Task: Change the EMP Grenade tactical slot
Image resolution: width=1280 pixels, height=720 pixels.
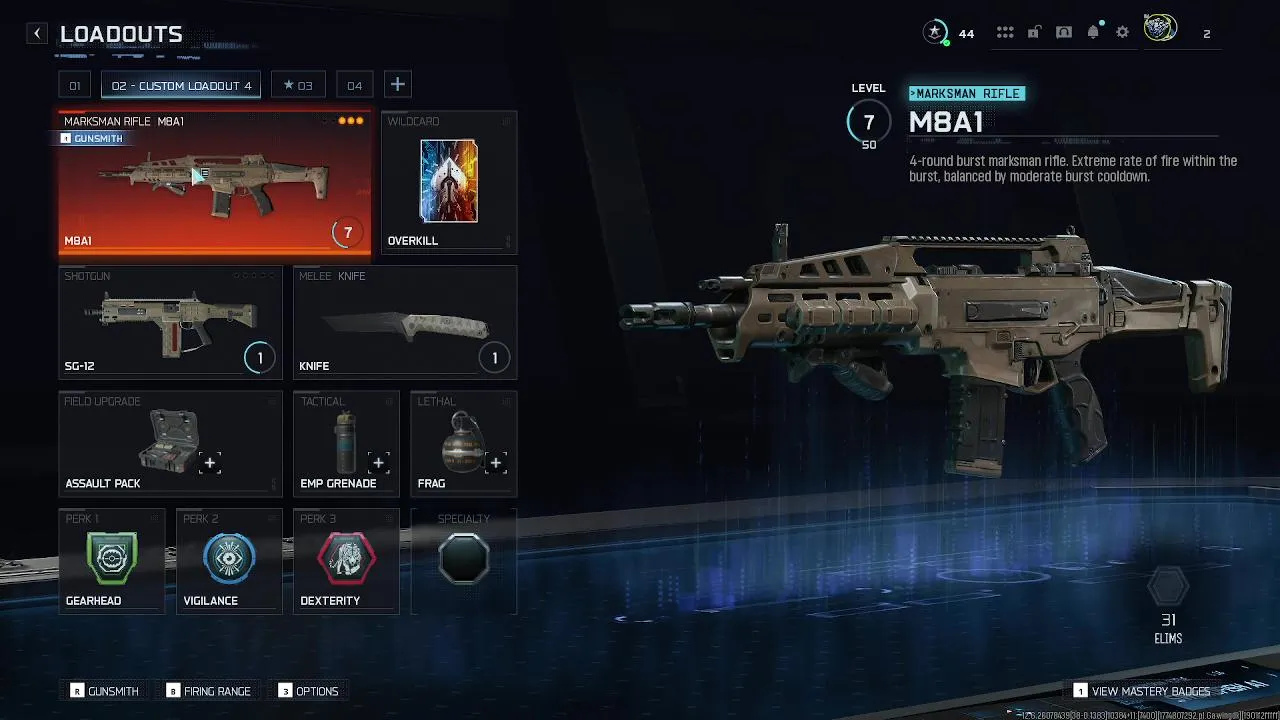Action: [x=346, y=443]
